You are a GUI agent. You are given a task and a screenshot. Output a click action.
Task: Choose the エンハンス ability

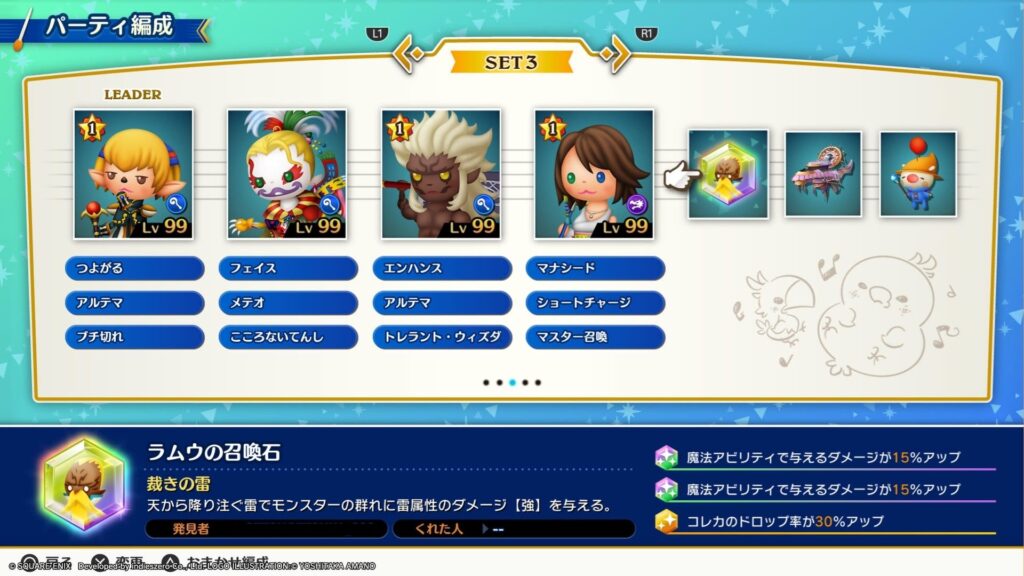(441, 268)
